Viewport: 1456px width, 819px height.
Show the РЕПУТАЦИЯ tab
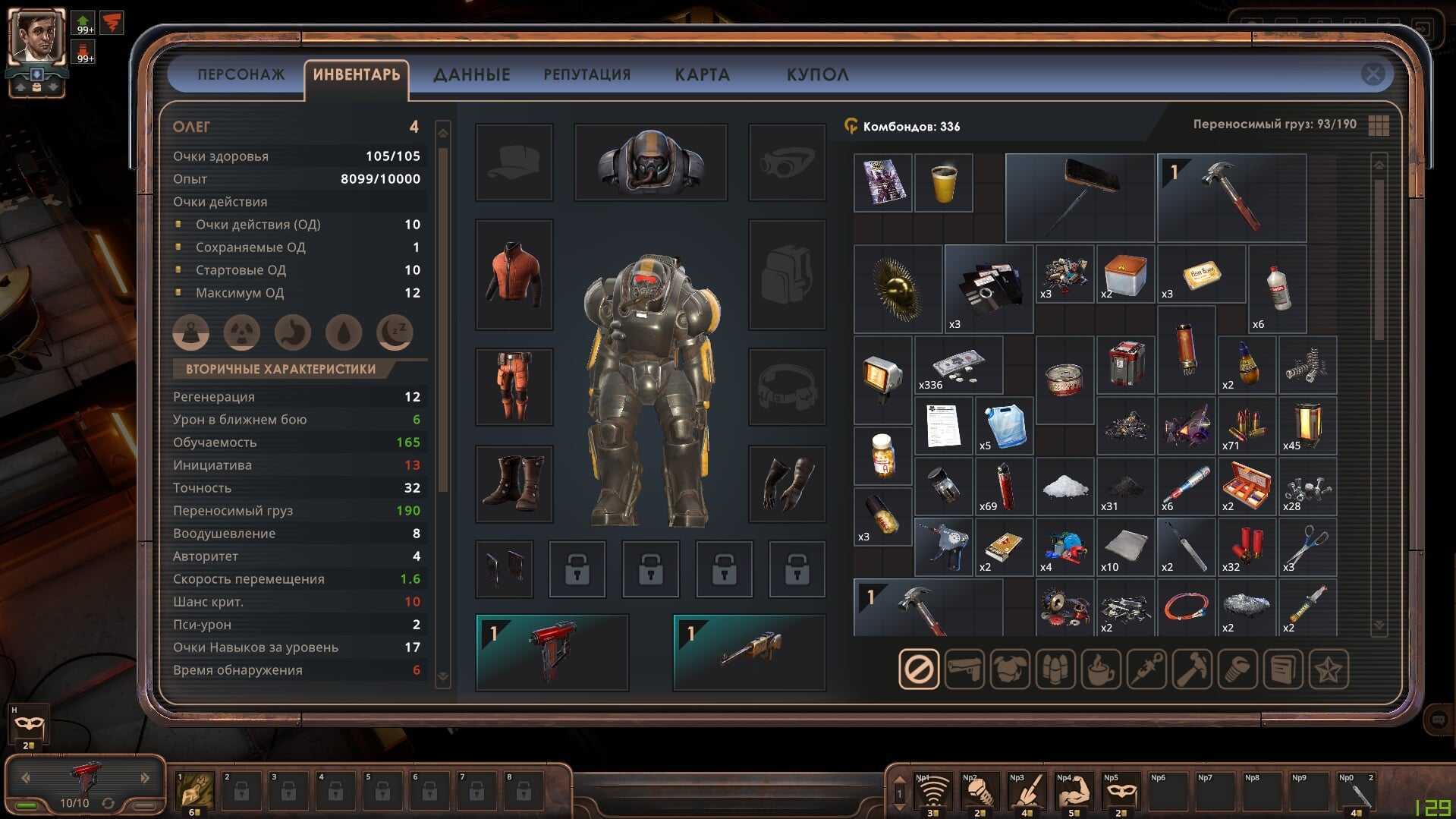586,75
